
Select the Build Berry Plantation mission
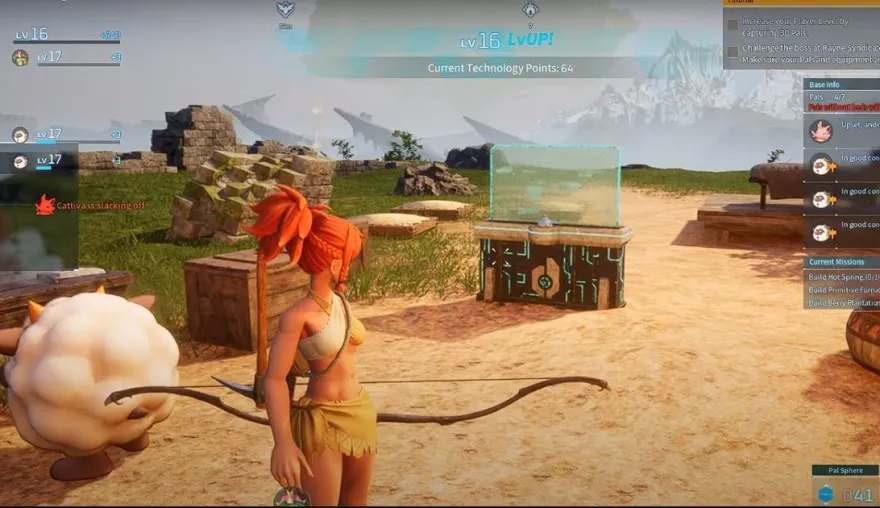pos(842,302)
